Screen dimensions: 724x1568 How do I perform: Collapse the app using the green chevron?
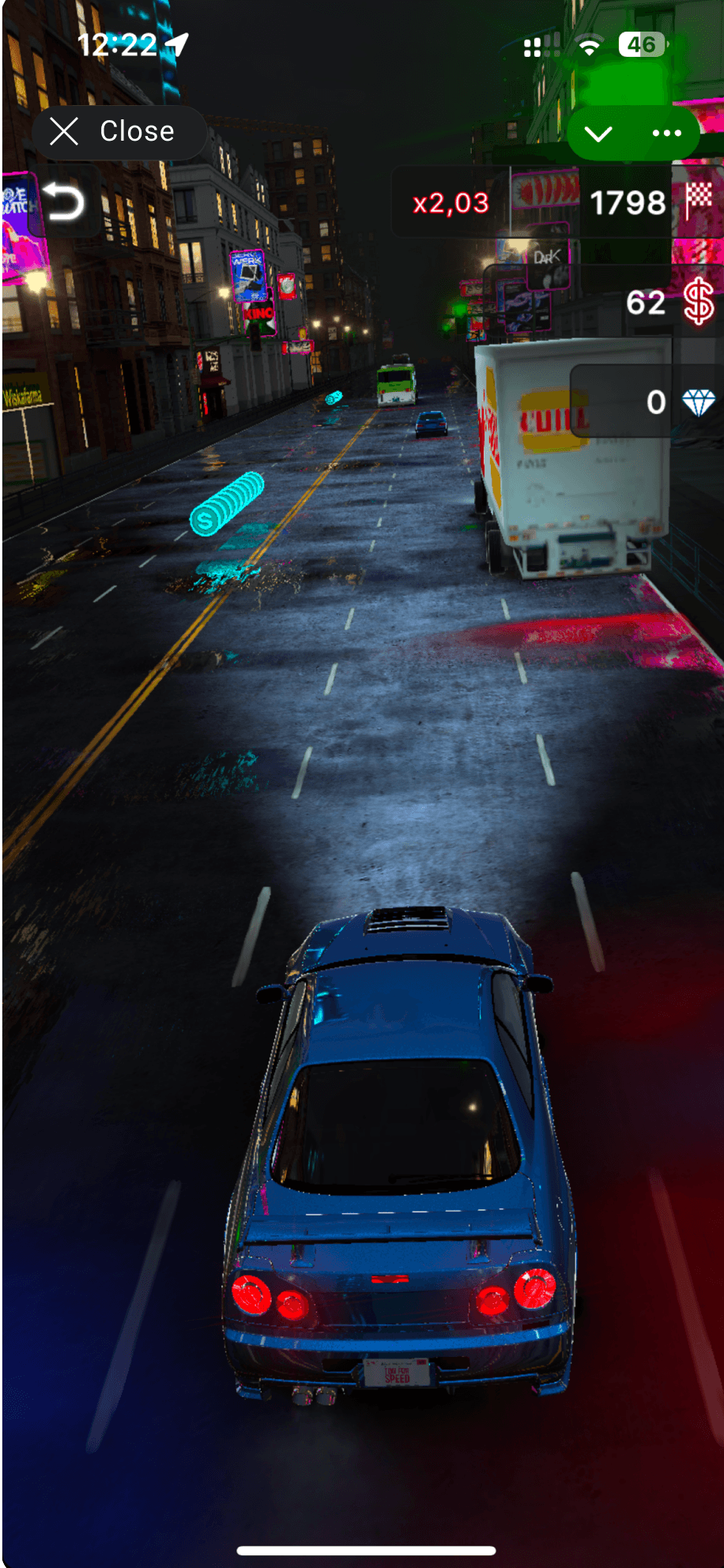point(599,134)
